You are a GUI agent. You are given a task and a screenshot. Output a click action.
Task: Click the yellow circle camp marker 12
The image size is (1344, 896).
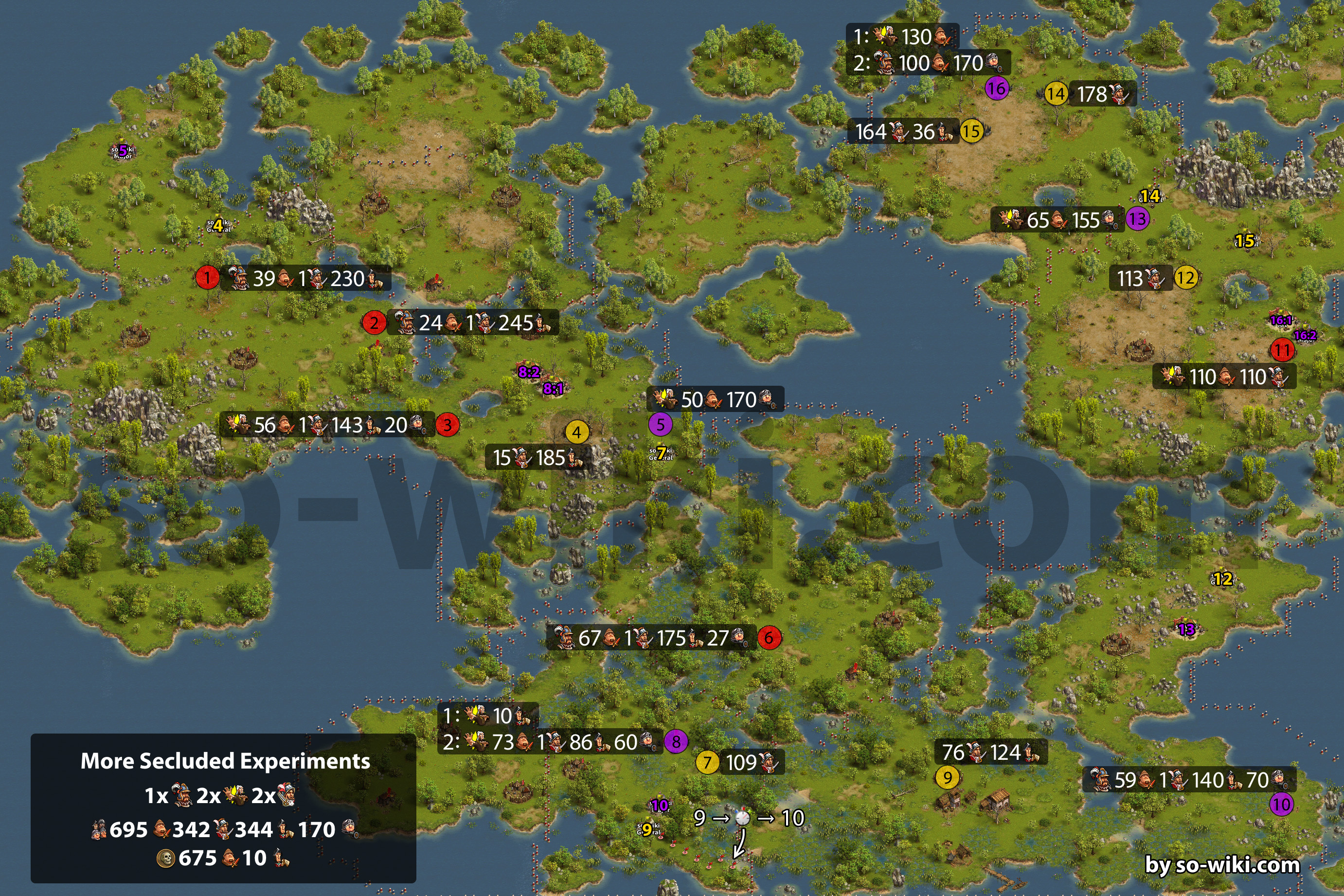pyautogui.click(x=1186, y=278)
